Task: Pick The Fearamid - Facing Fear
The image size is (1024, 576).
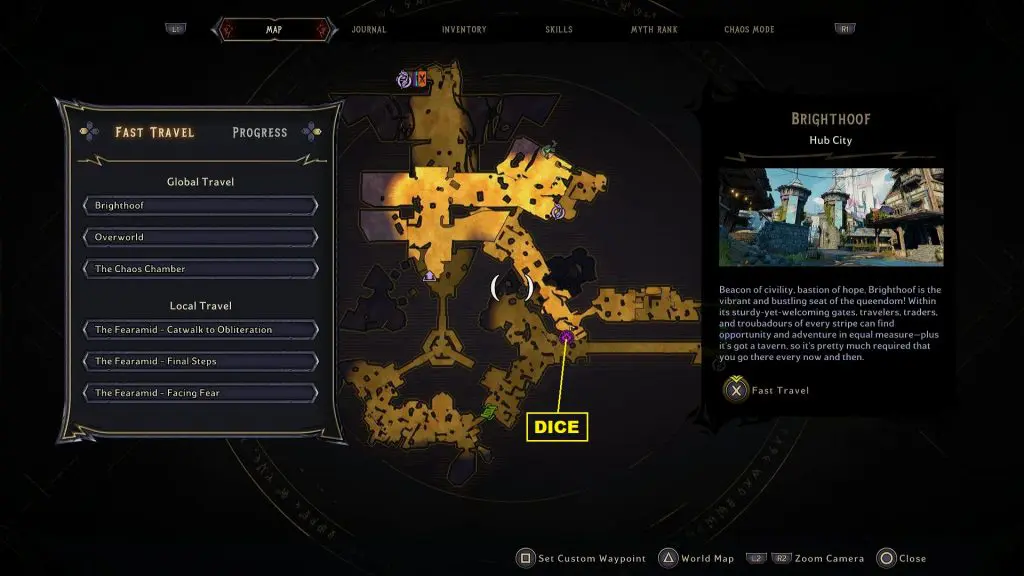Action: coord(201,393)
